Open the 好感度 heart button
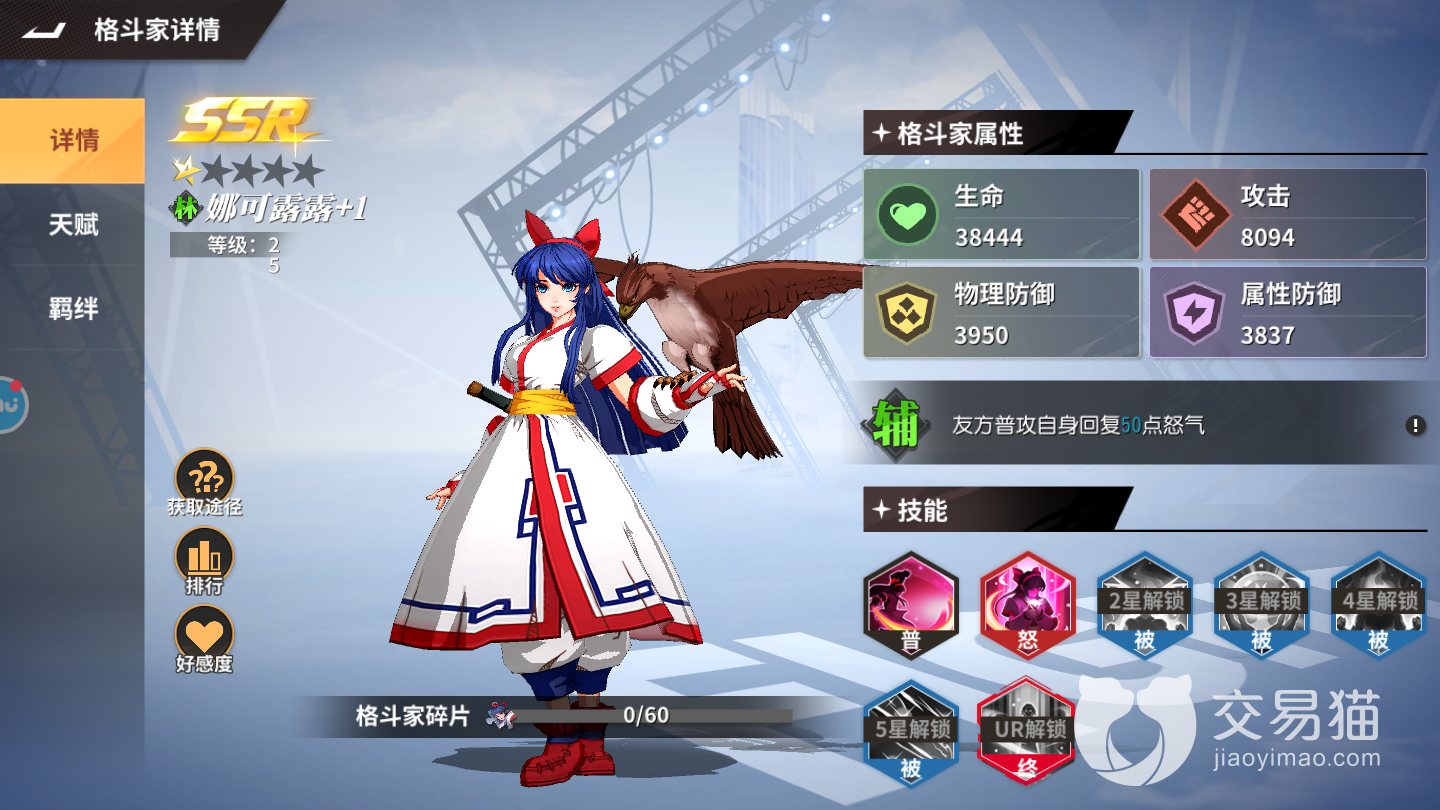Image resolution: width=1440 pixels, height=810 pixels. [204, 634]
